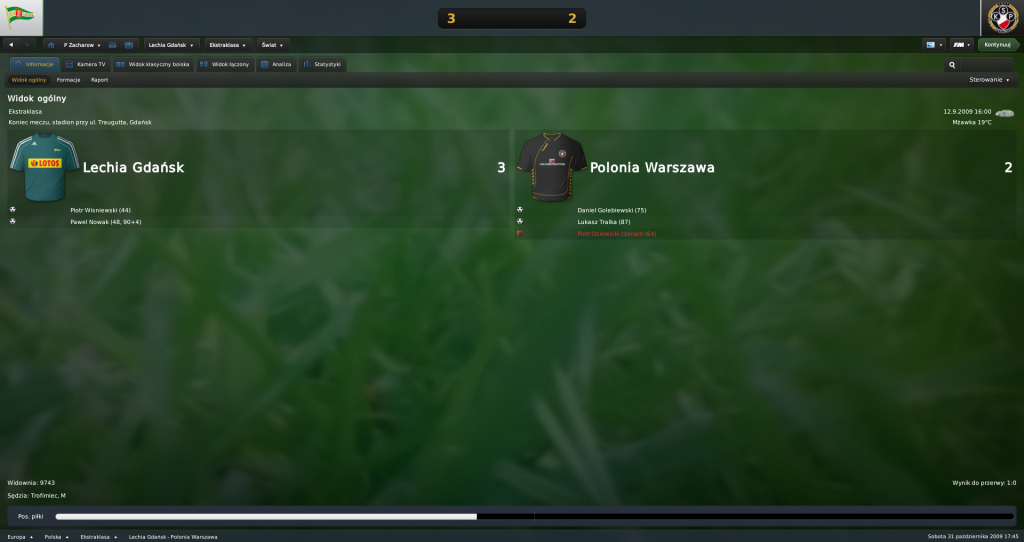The width and height of the screenshot is (1024, 542).
Task: Select the Informacje tab
Action: 34,64
